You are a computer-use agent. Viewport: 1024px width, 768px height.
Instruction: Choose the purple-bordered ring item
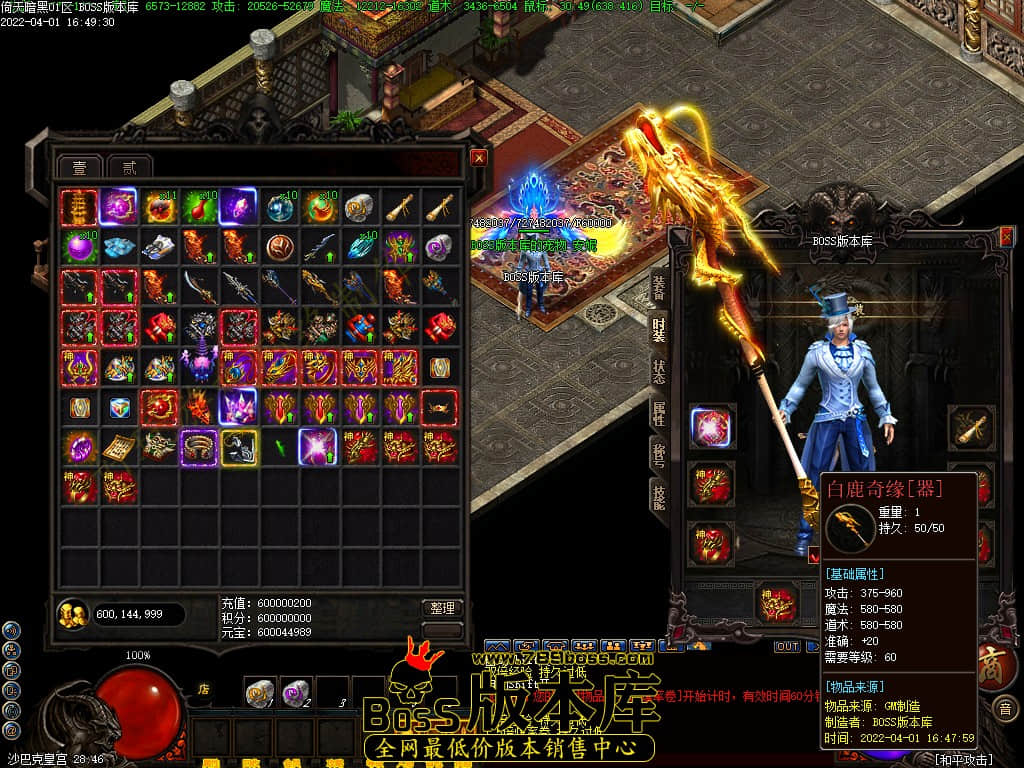pos(199,447)
